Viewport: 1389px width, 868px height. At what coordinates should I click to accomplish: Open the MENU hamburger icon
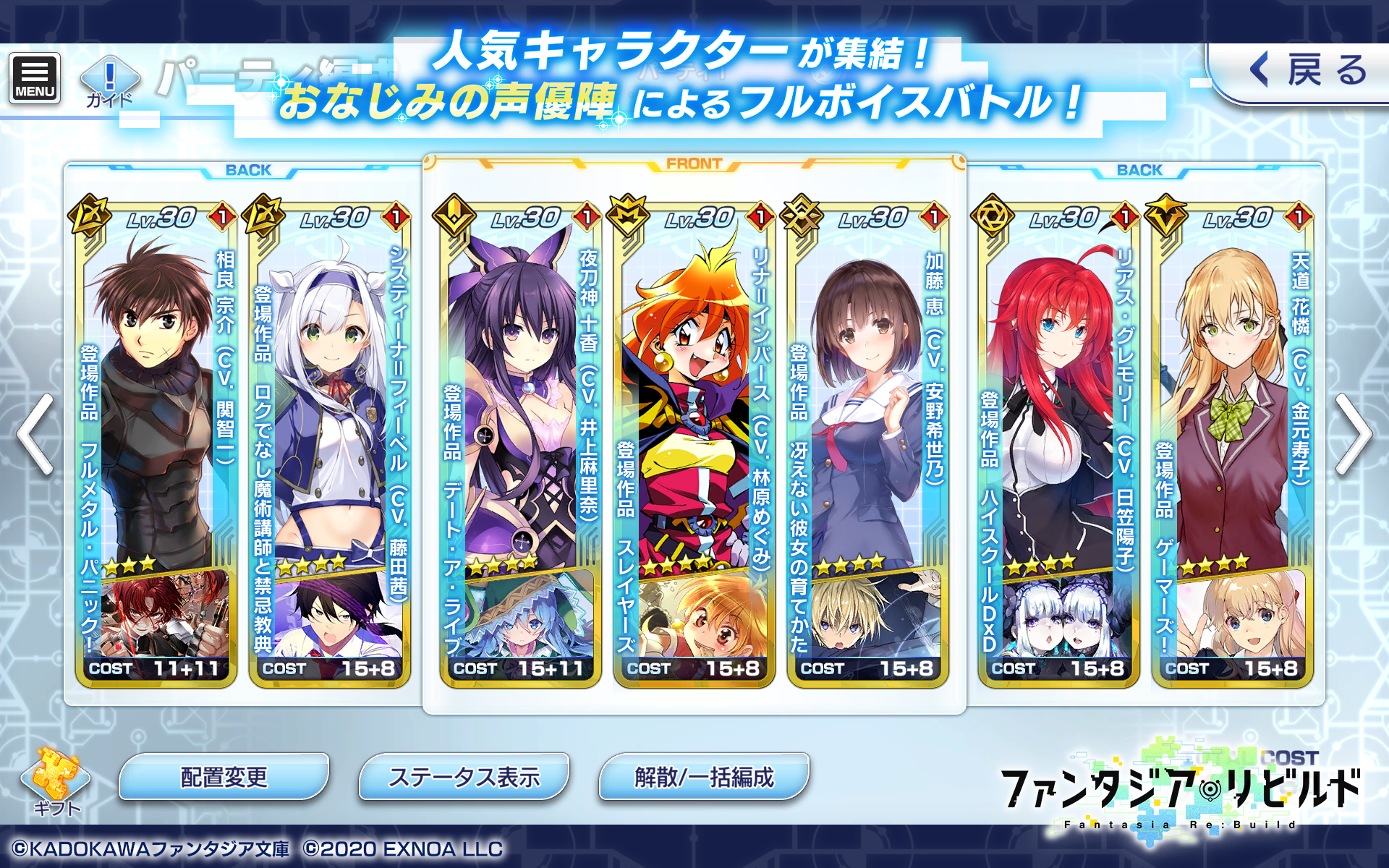[x=34, y=76]
